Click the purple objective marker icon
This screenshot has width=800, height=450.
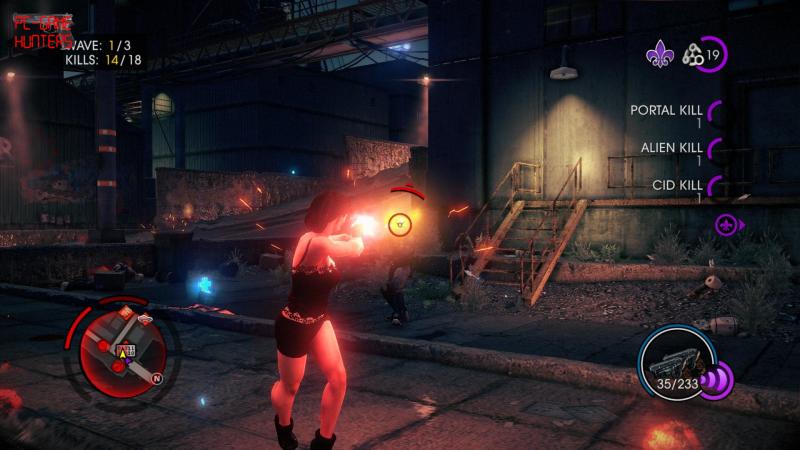727,224
